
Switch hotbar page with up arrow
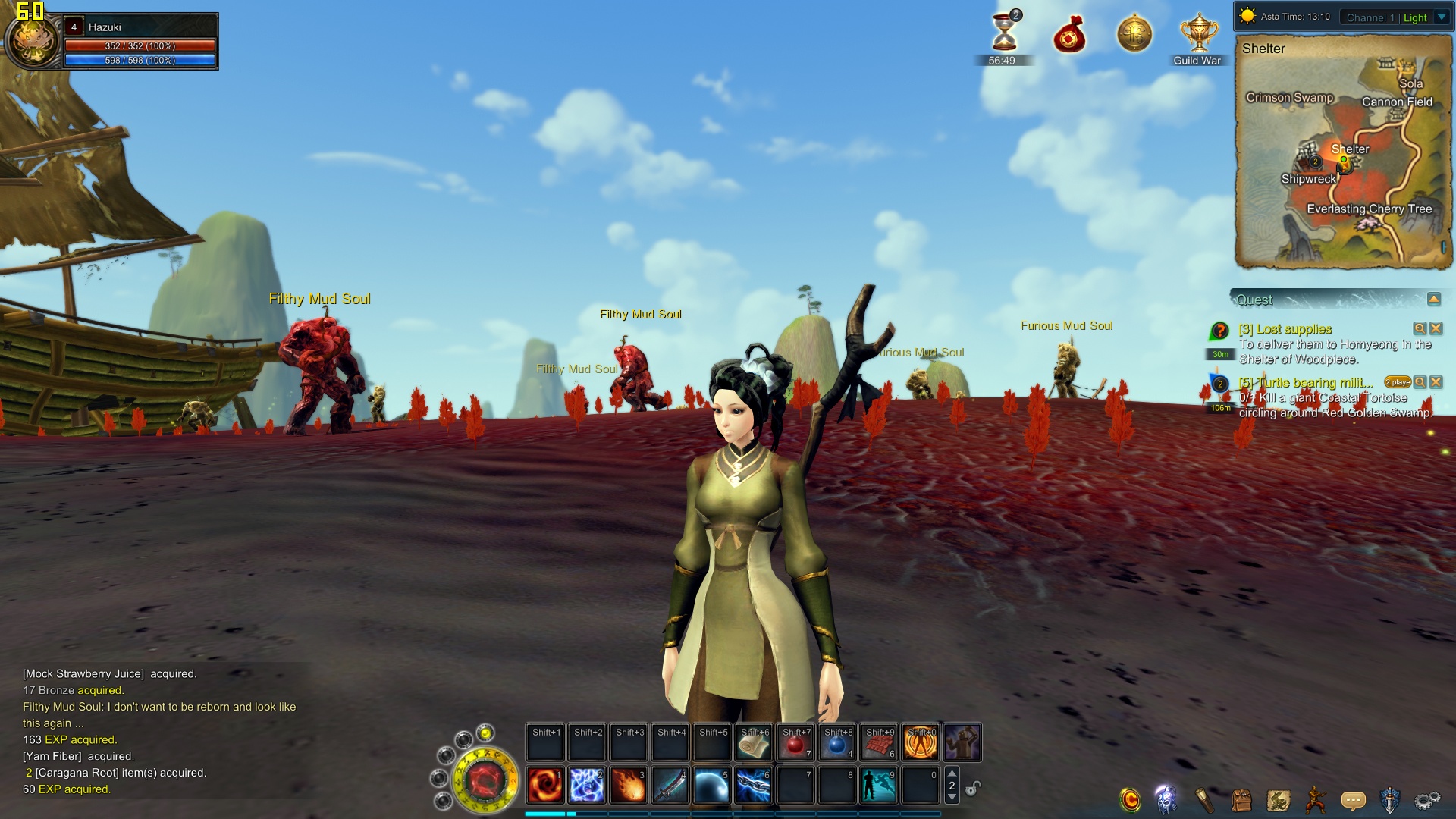pyautogui.click(x=952, y=773)
